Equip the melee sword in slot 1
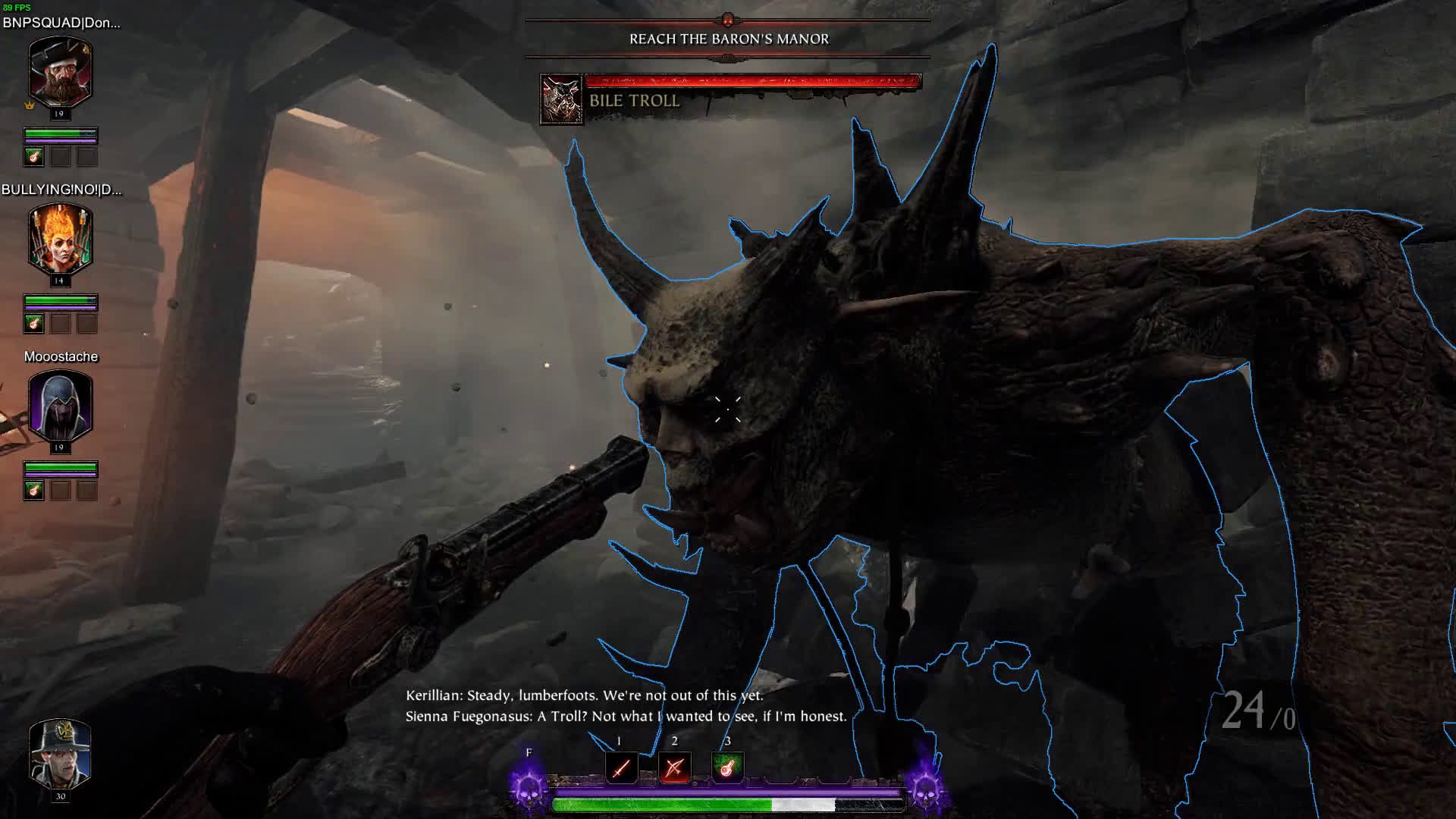 click(620, 767)
